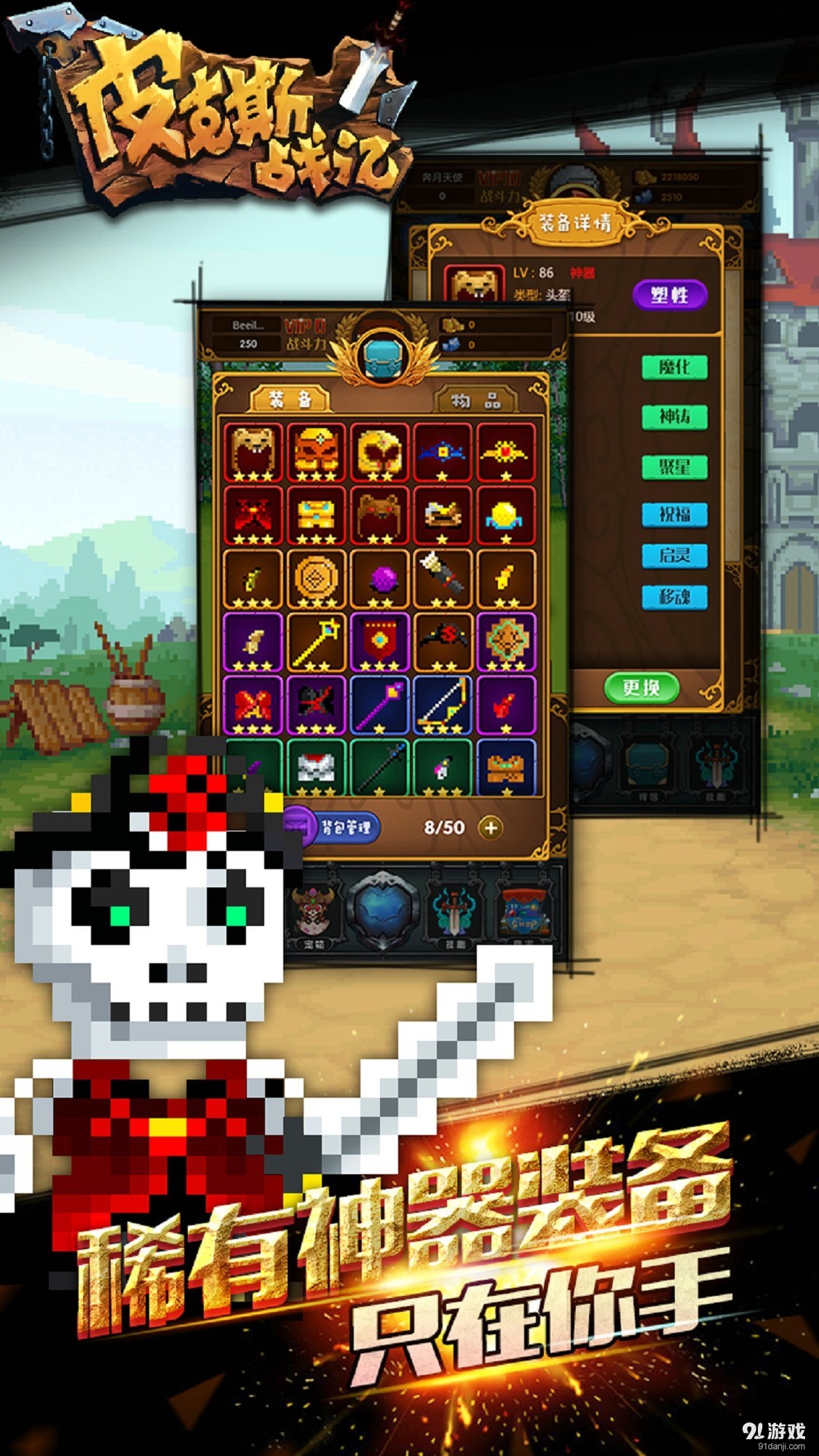
Task: Open the 物品 items tab
Action: pos(475,401)
